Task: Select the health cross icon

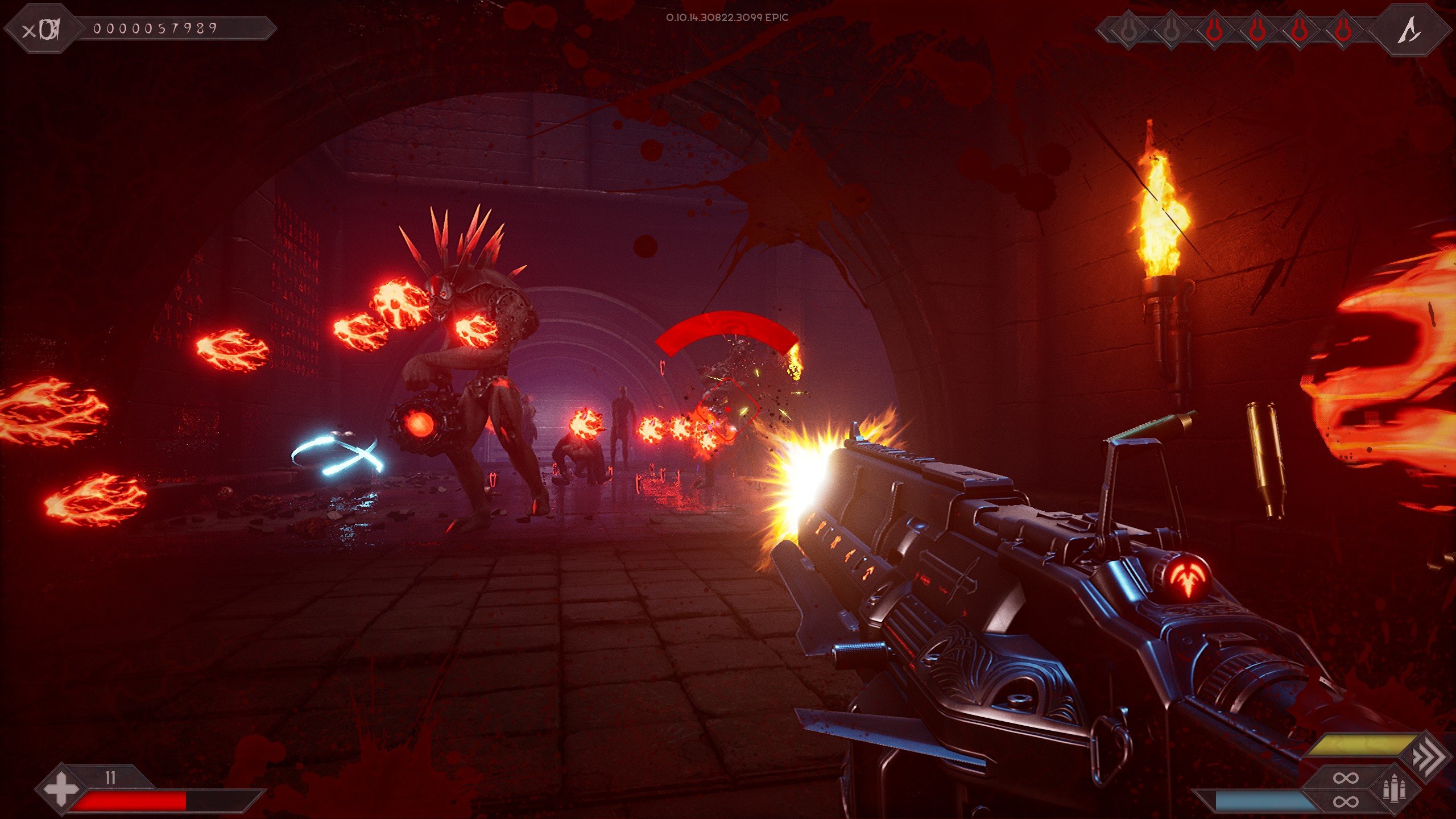Action: pyautogui.click(x=61, y=789)
